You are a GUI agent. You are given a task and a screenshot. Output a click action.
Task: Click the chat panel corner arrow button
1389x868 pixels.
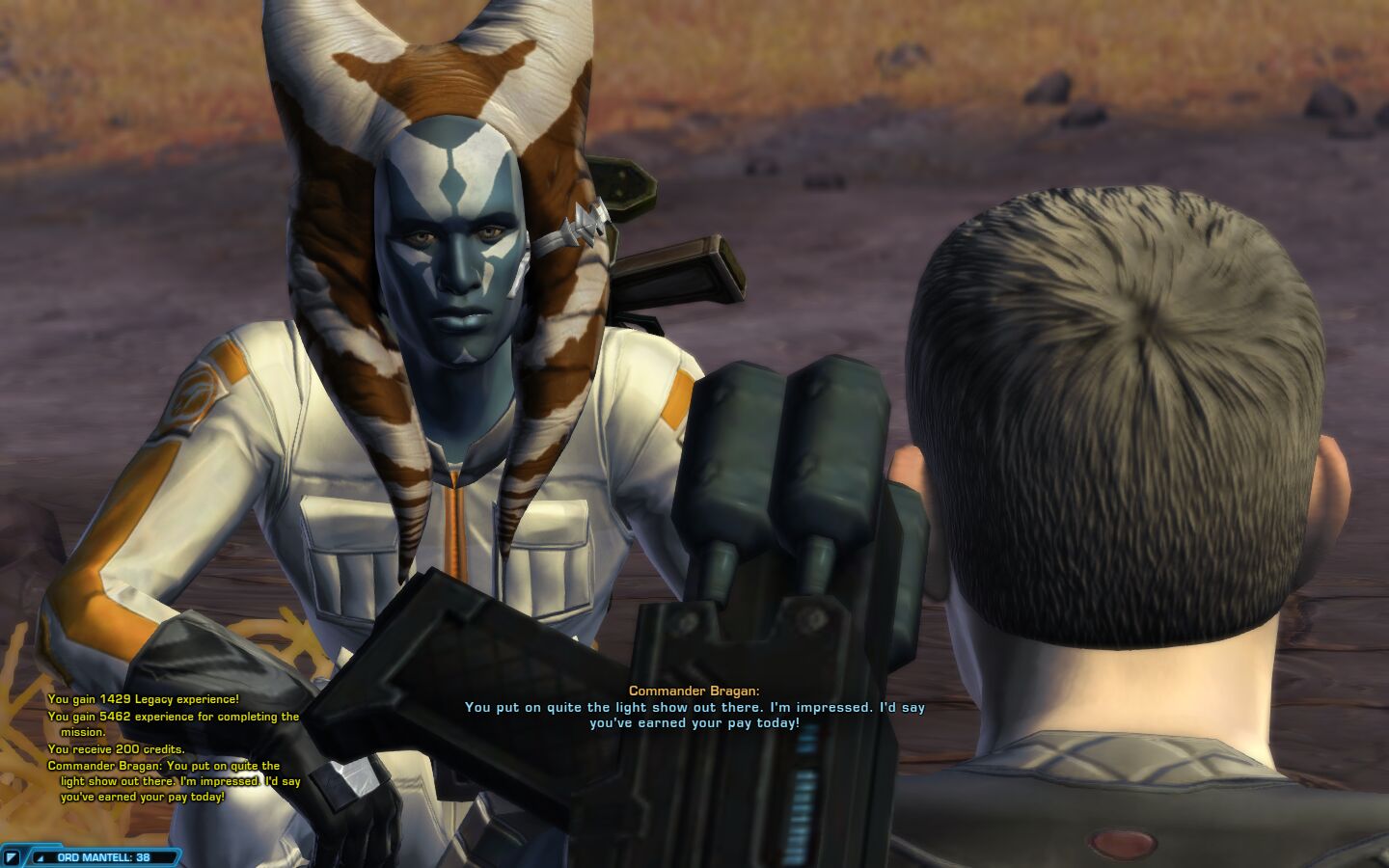pyautogui.click(x=12, y=856)
